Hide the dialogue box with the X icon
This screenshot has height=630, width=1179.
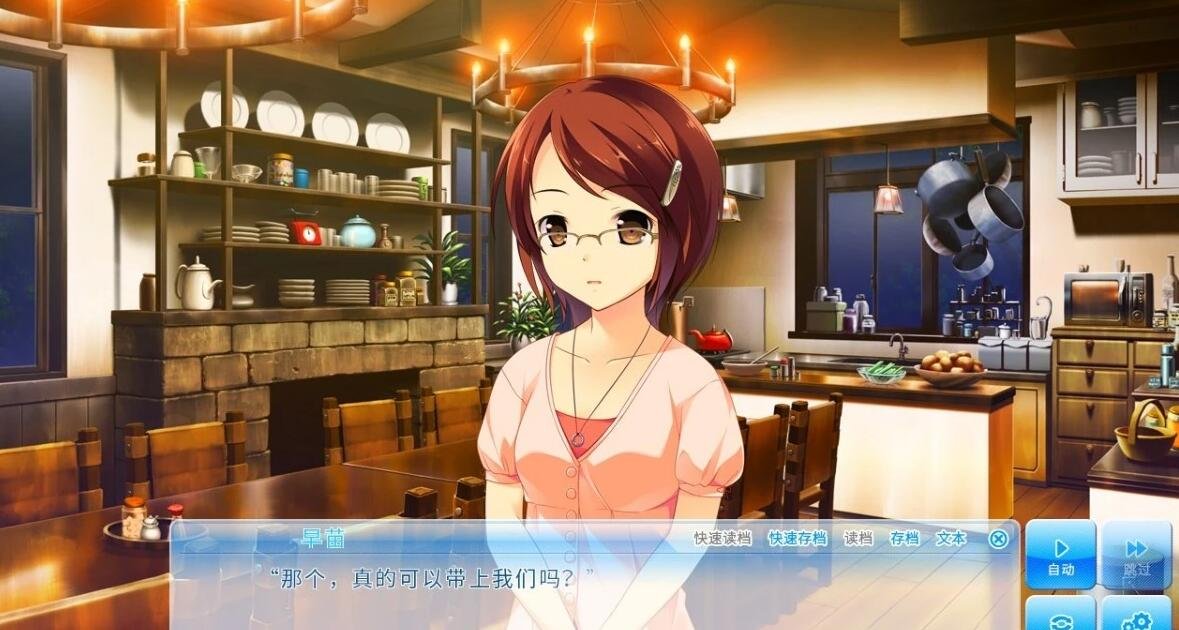point(998,539)
